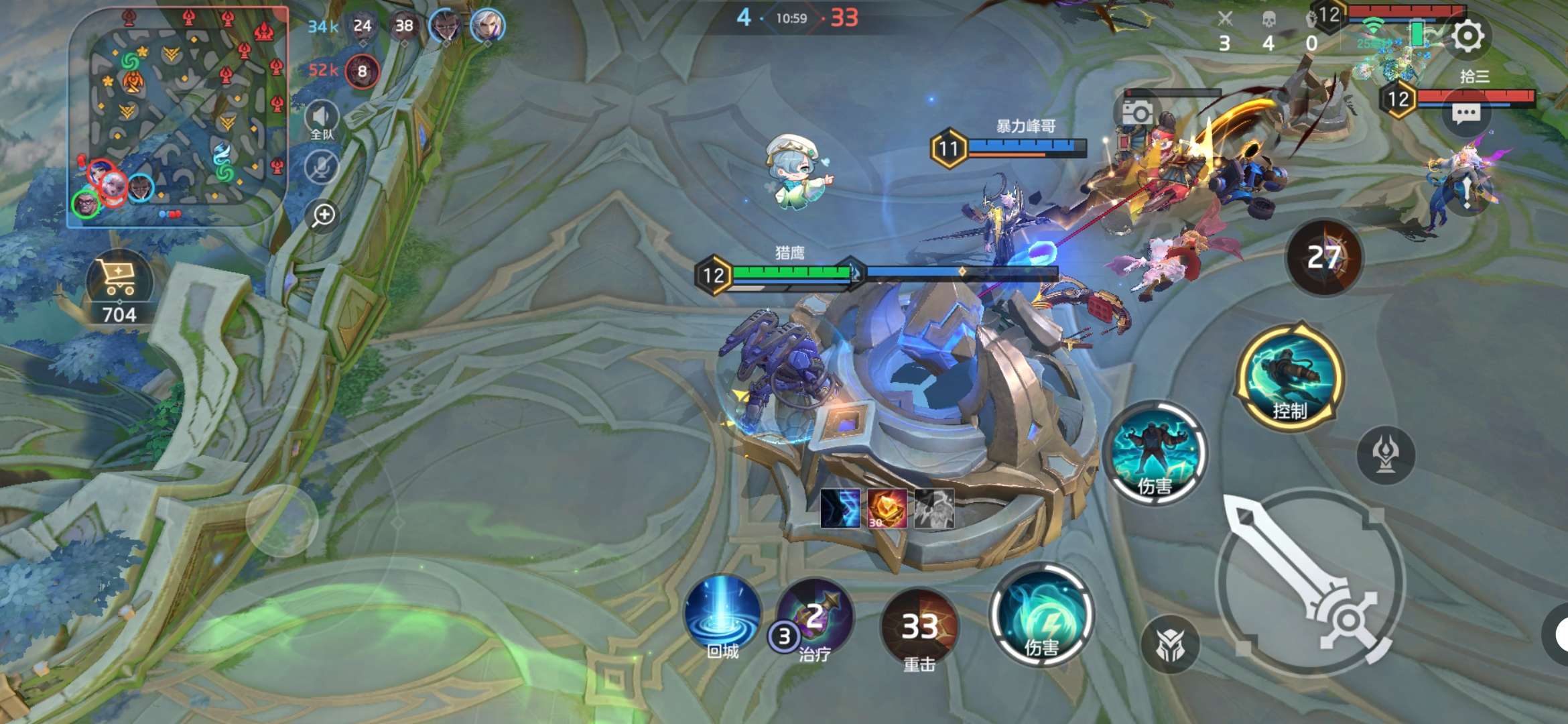Select the attack-minion helmet button
1568x724 pixels.
click(1170, 645)
